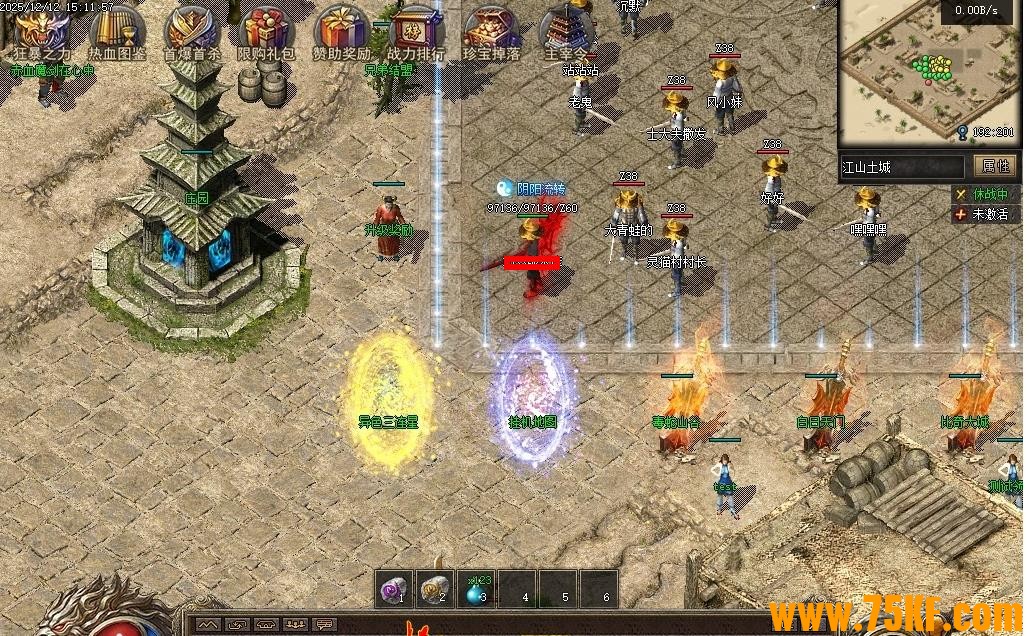This screenshot has height=636, width=1027.
Task: Use the purple scroll stone in slot 1
Action: (396, 590)
